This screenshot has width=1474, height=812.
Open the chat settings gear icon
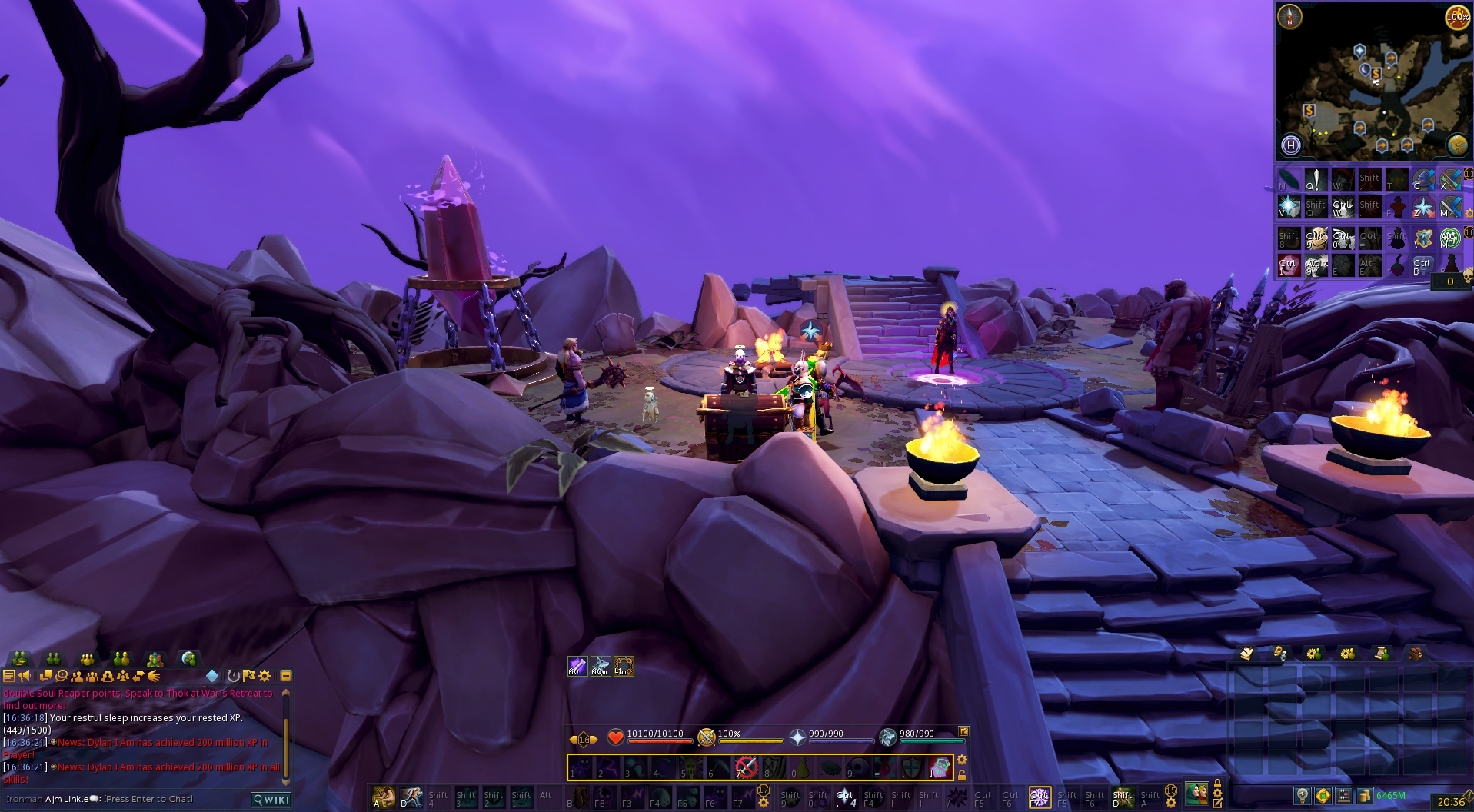point(264,676)
